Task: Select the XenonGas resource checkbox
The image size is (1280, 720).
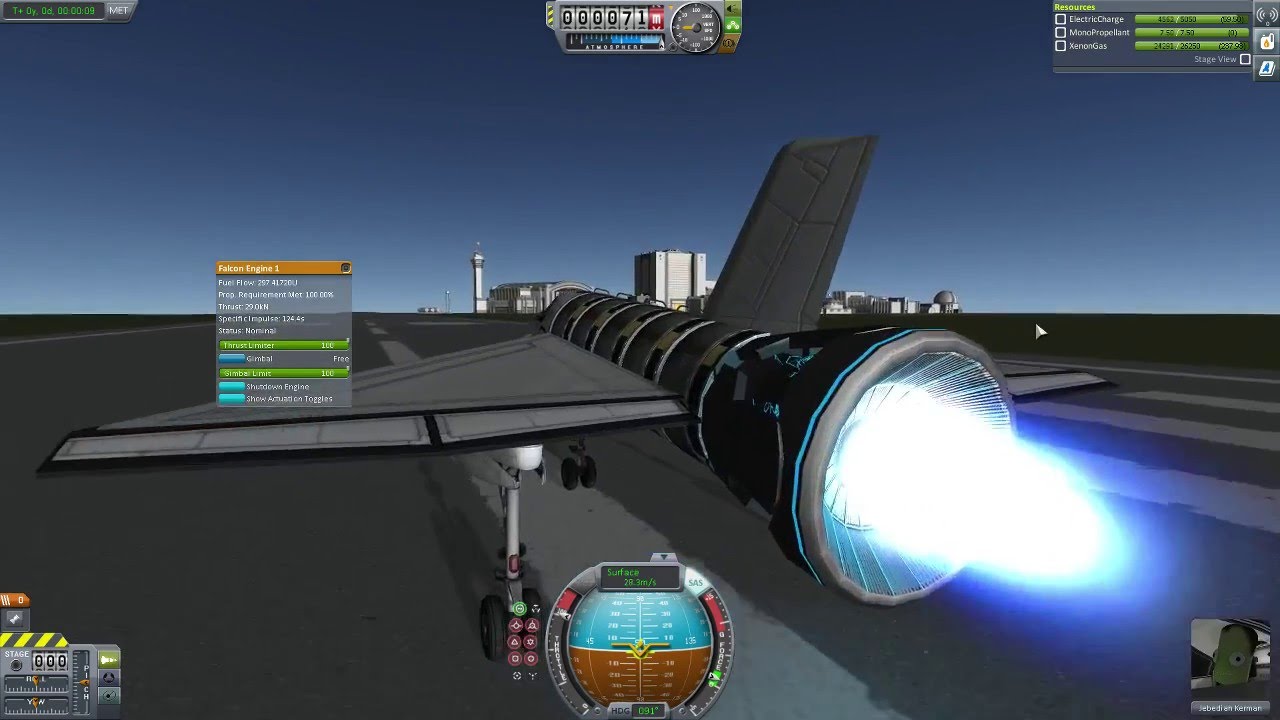Action: [1061, 46]
